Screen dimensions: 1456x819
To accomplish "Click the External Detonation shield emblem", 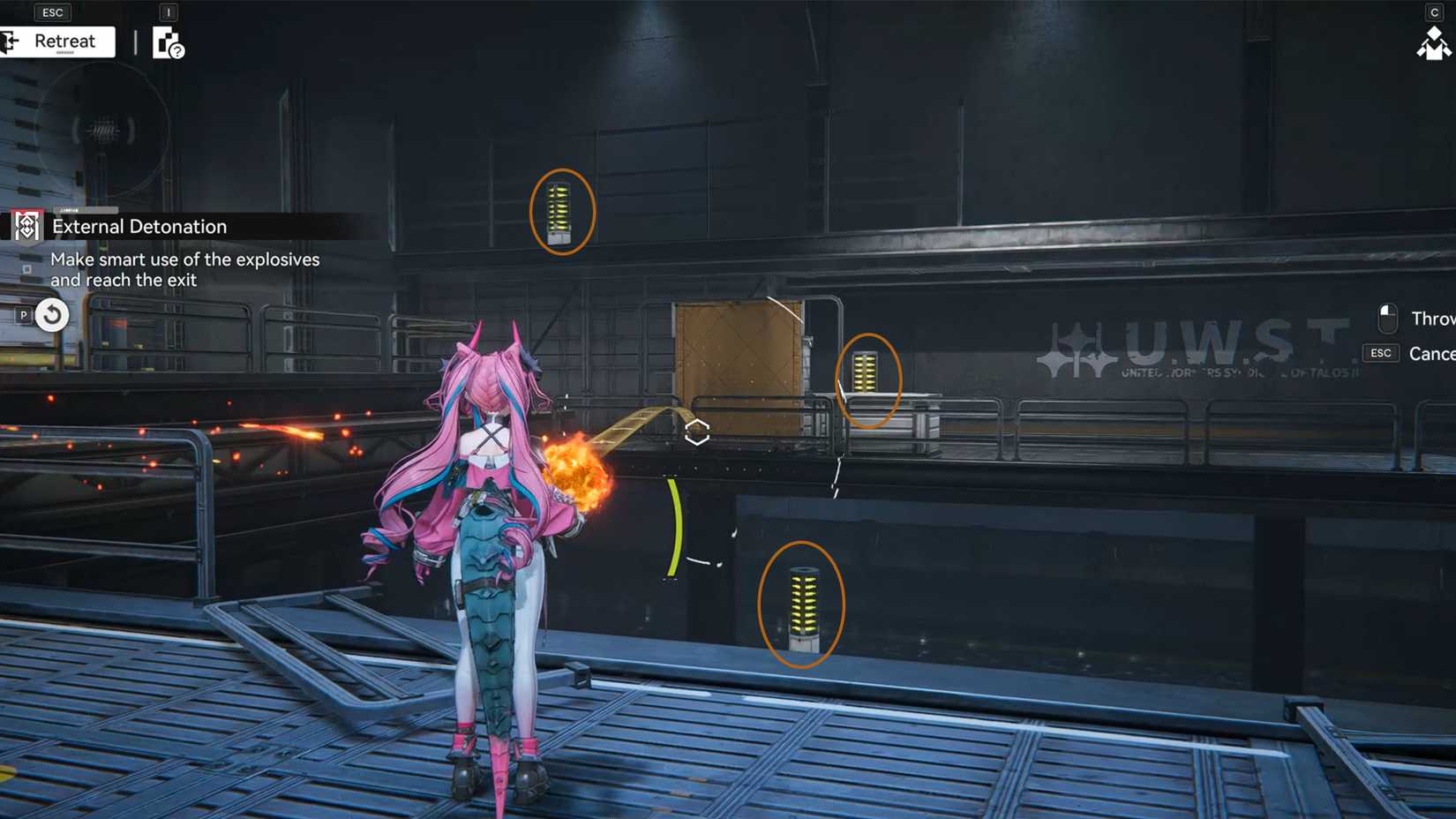I will (26, 226).
